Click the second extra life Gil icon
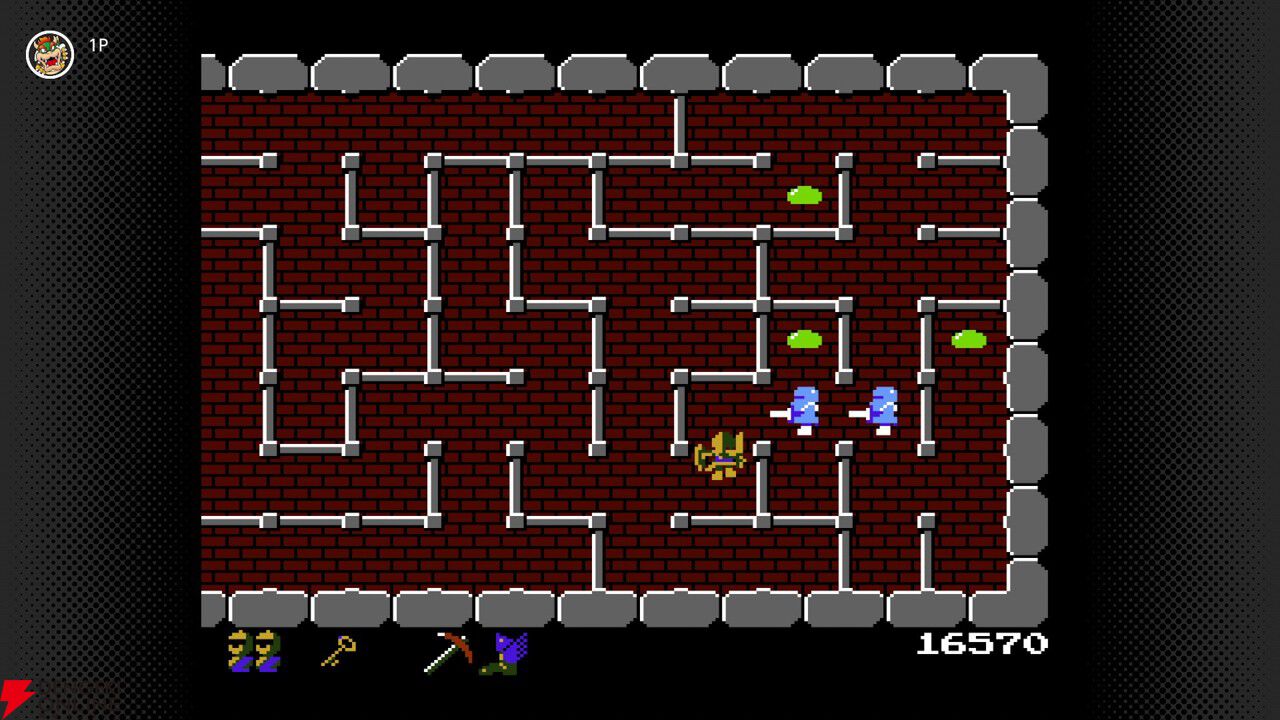The image size is (1280, 720). coord(268,651)
